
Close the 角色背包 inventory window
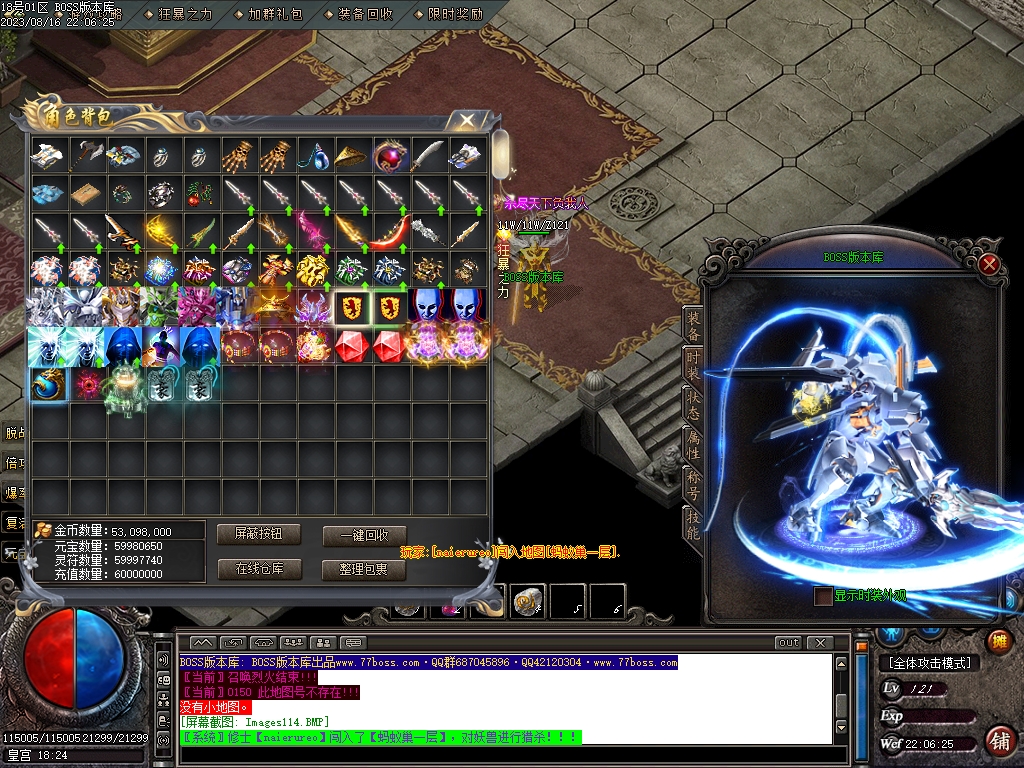(467, 121)
